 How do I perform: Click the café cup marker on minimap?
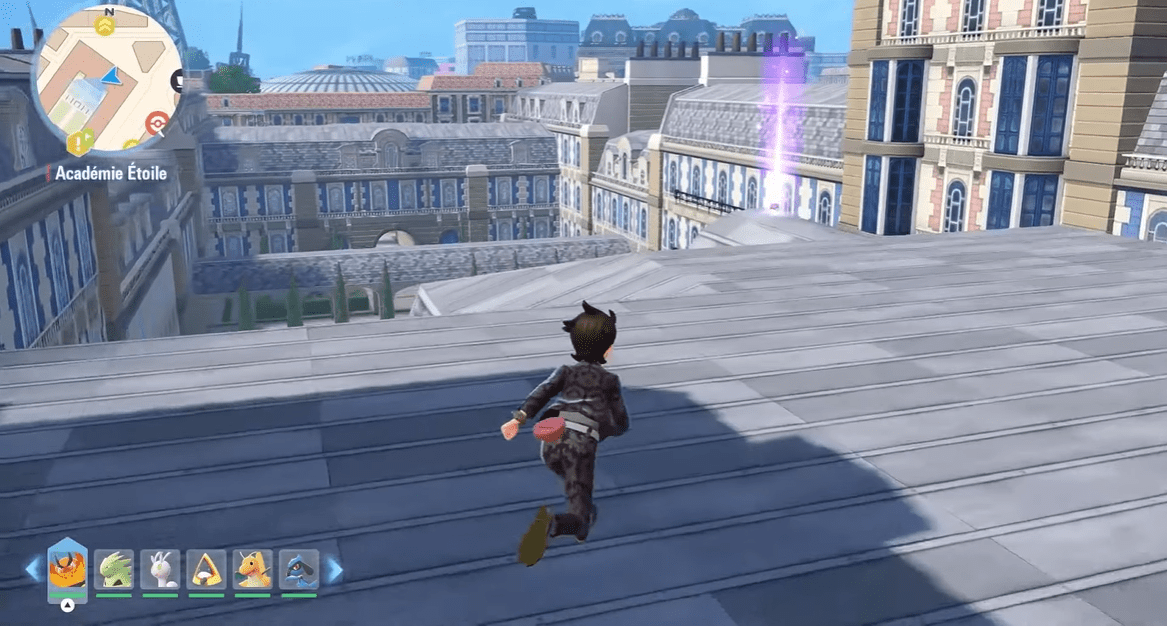177,81
